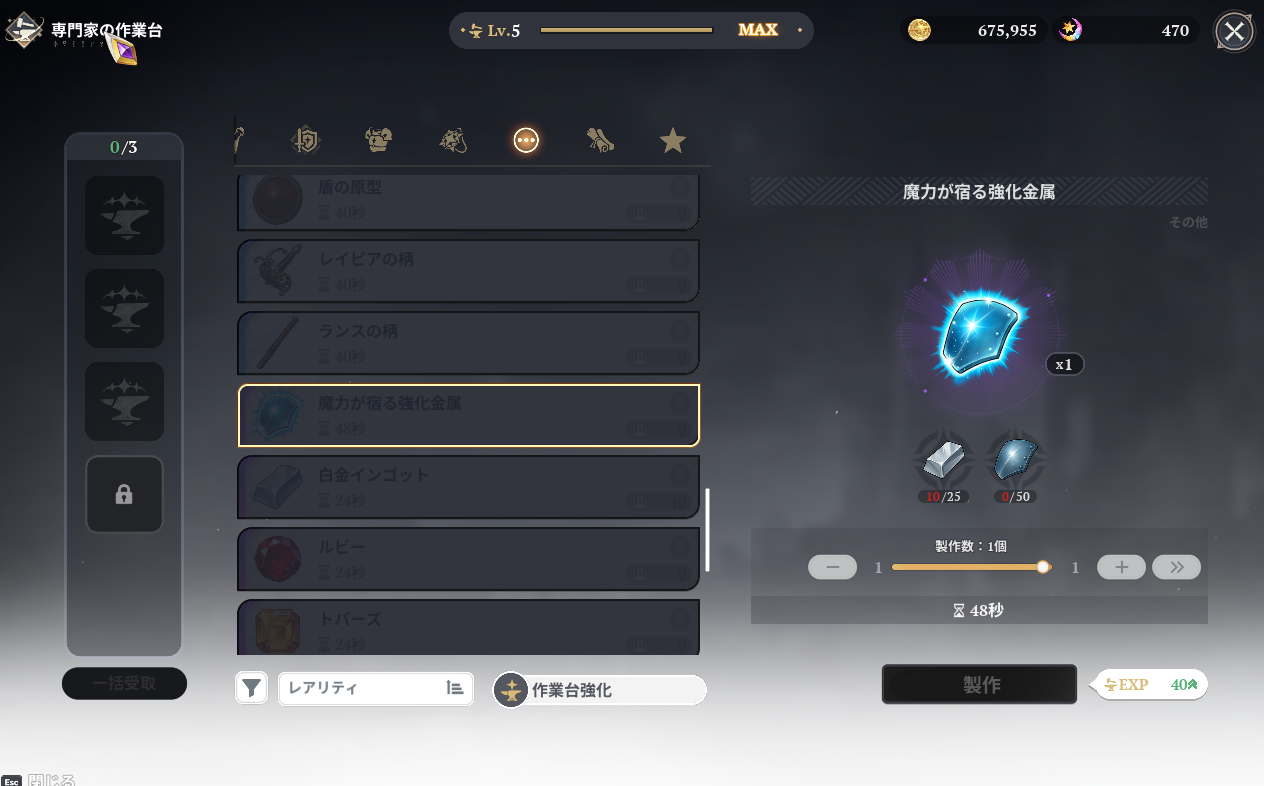Image resolution: width=1264 pixels, height=786 pixels.
Task: Click the platinum ingot material icon
Action: [x=943, y=461]
